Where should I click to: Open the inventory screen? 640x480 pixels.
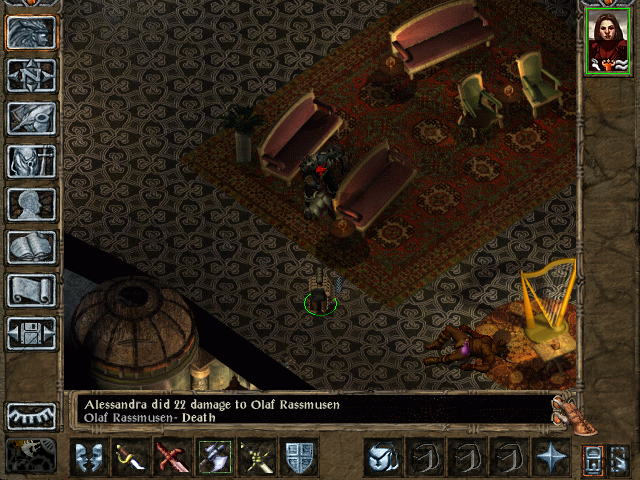31,160
